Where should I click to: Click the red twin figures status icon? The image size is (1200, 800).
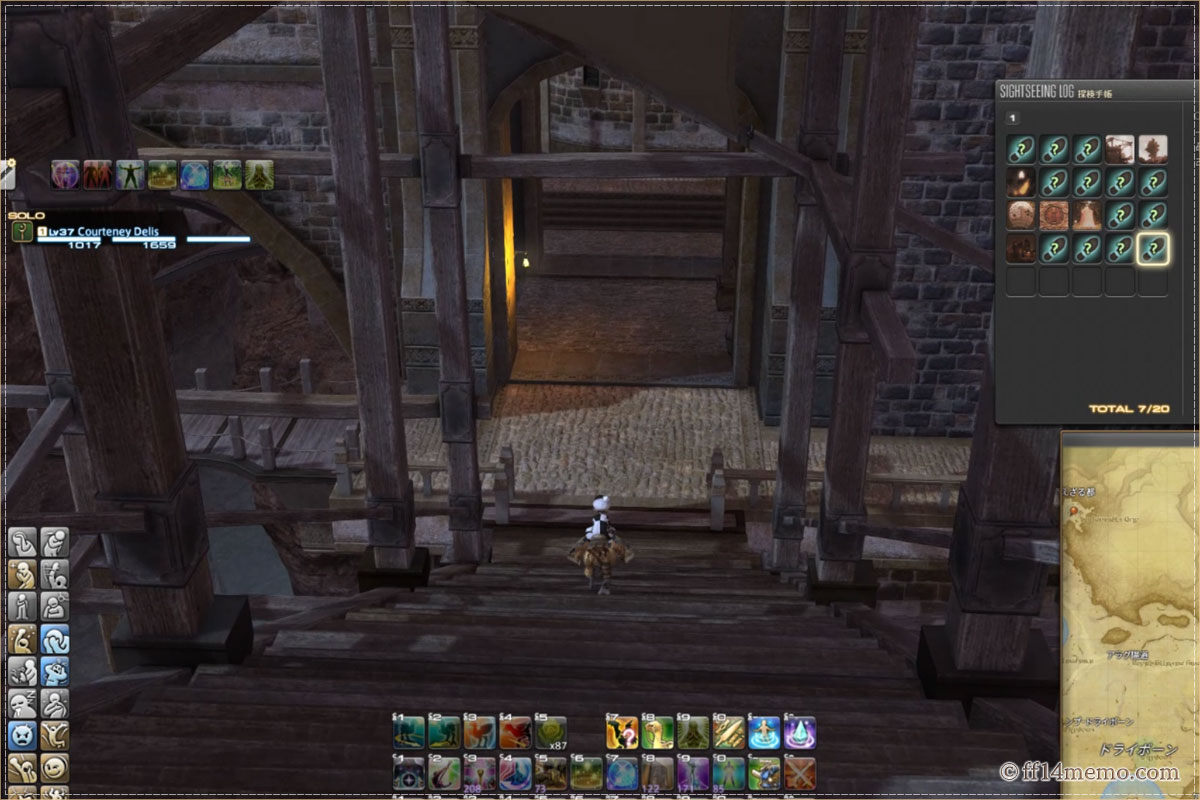tap(97, 175)
